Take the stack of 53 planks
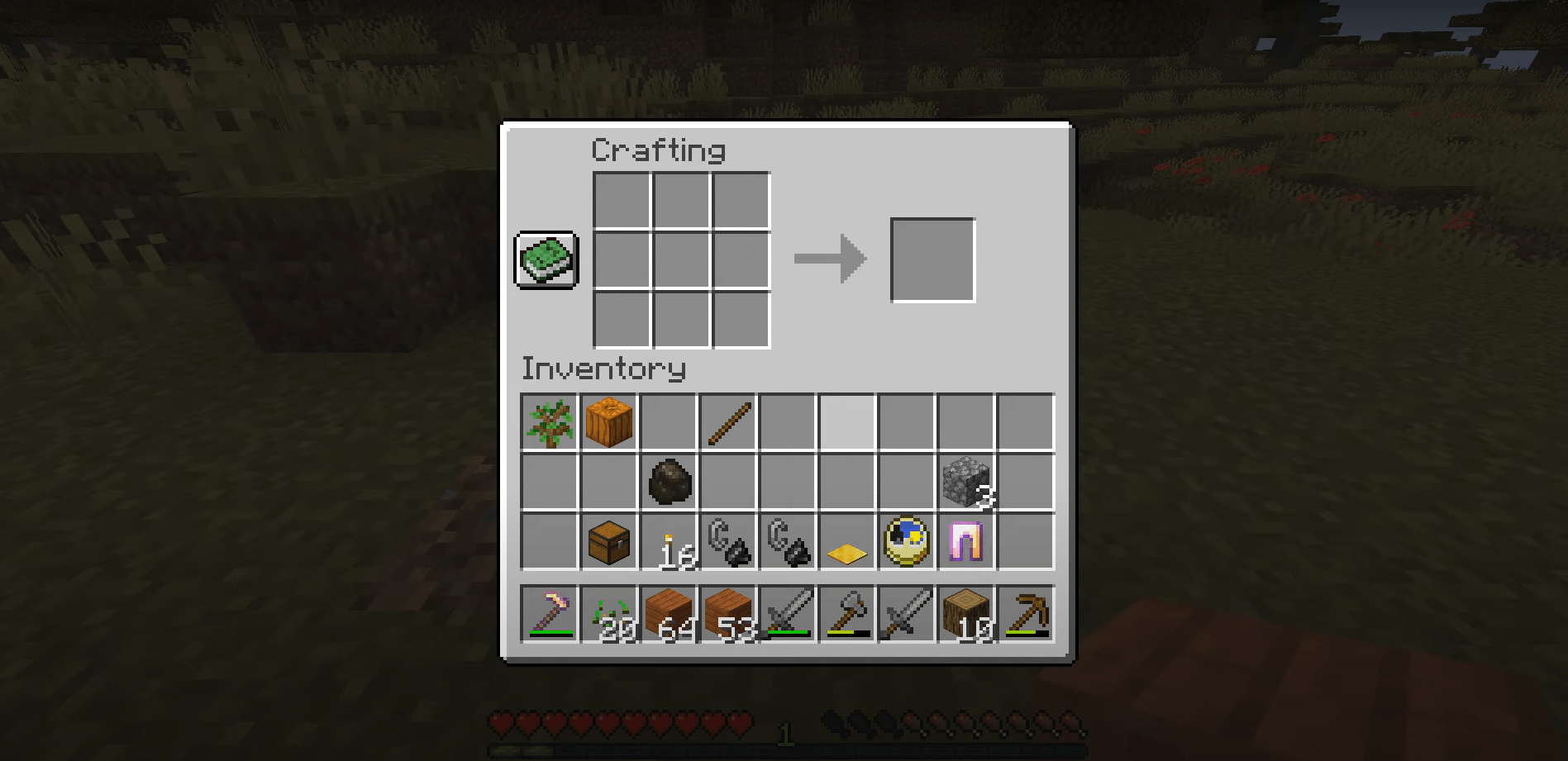 click(x=728, y=613)
